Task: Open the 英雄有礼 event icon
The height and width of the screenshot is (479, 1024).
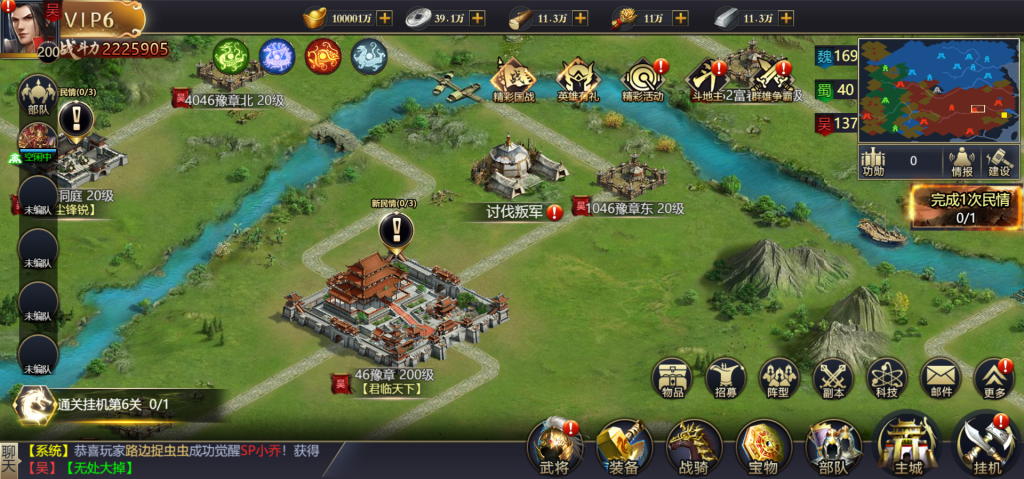Action: coord(577,78)
